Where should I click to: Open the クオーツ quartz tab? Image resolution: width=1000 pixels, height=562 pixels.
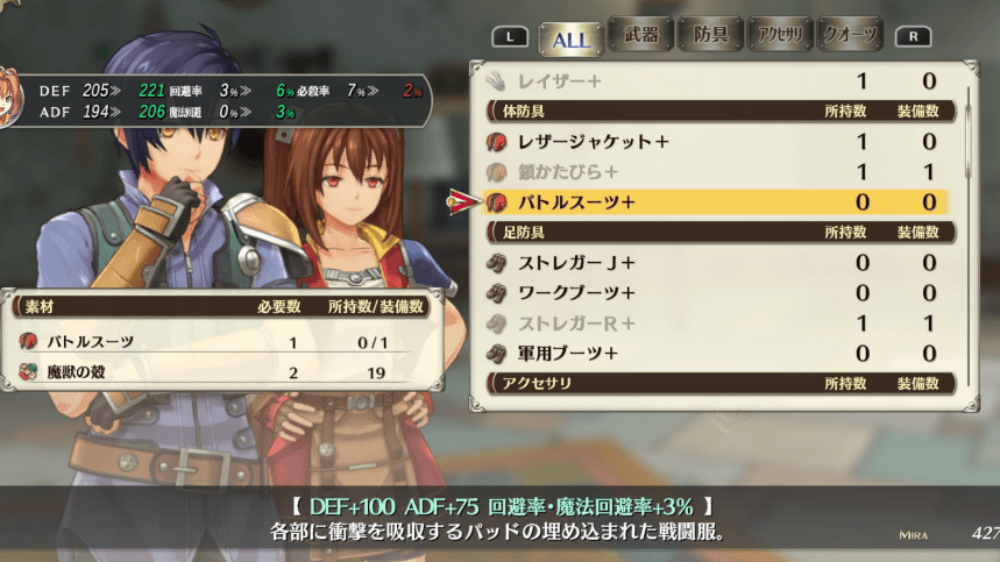850,36
